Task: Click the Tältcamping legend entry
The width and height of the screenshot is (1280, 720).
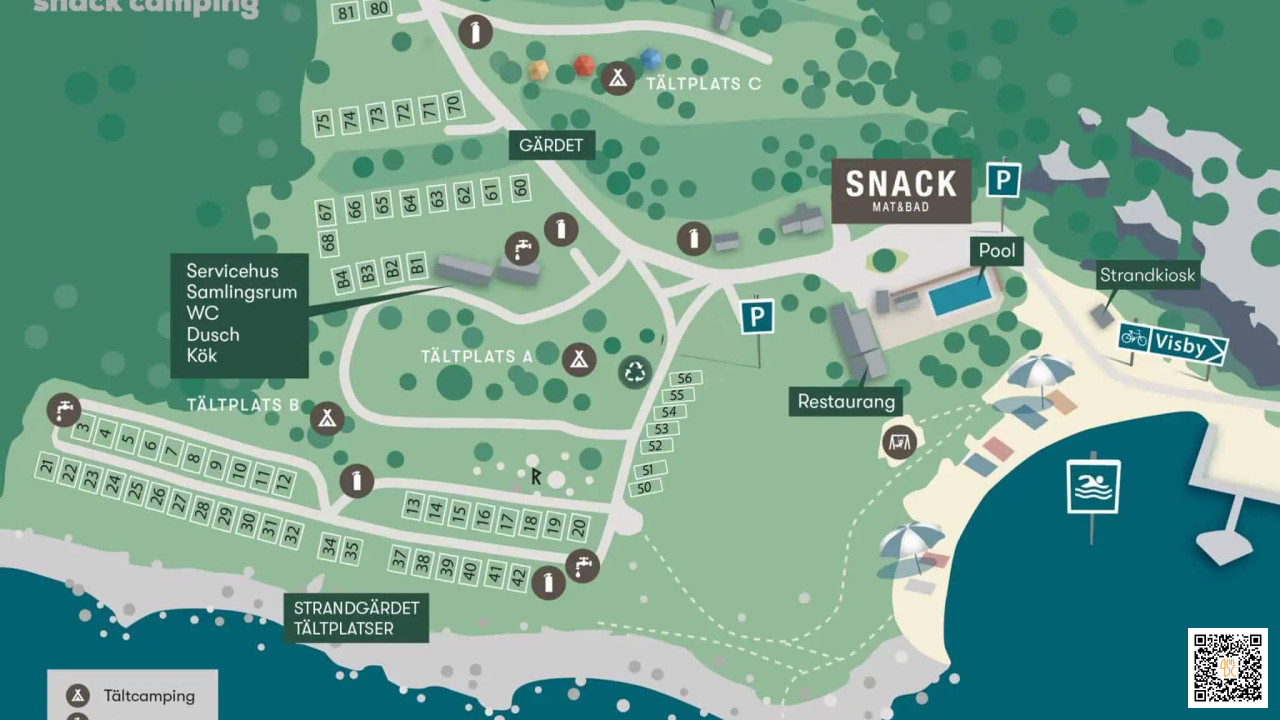Action: [x=132, y=696]
